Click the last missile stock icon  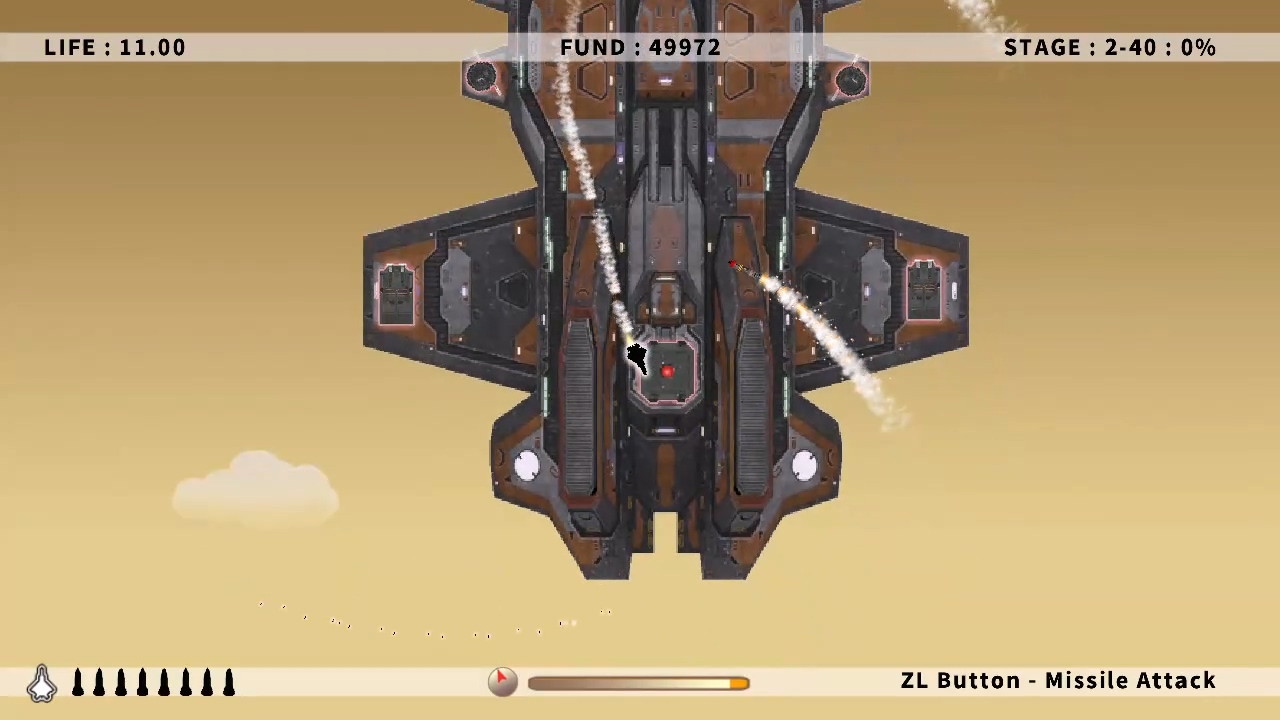coord(228,681)
